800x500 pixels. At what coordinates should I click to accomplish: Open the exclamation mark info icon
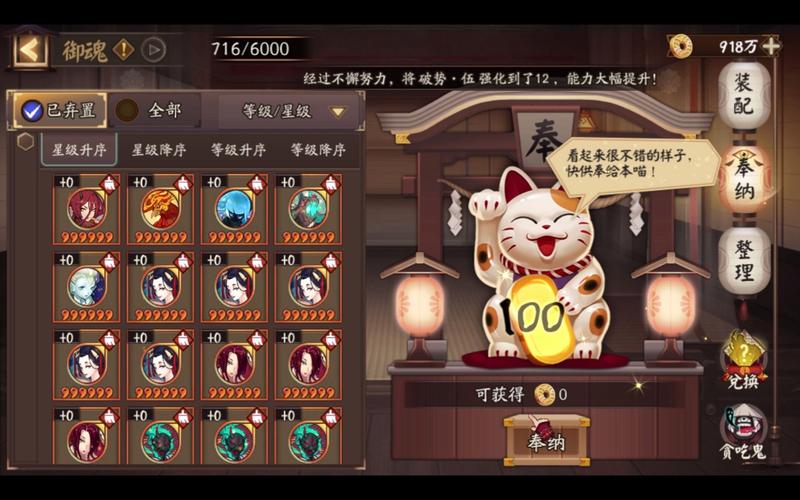click(x=124, y=49)
